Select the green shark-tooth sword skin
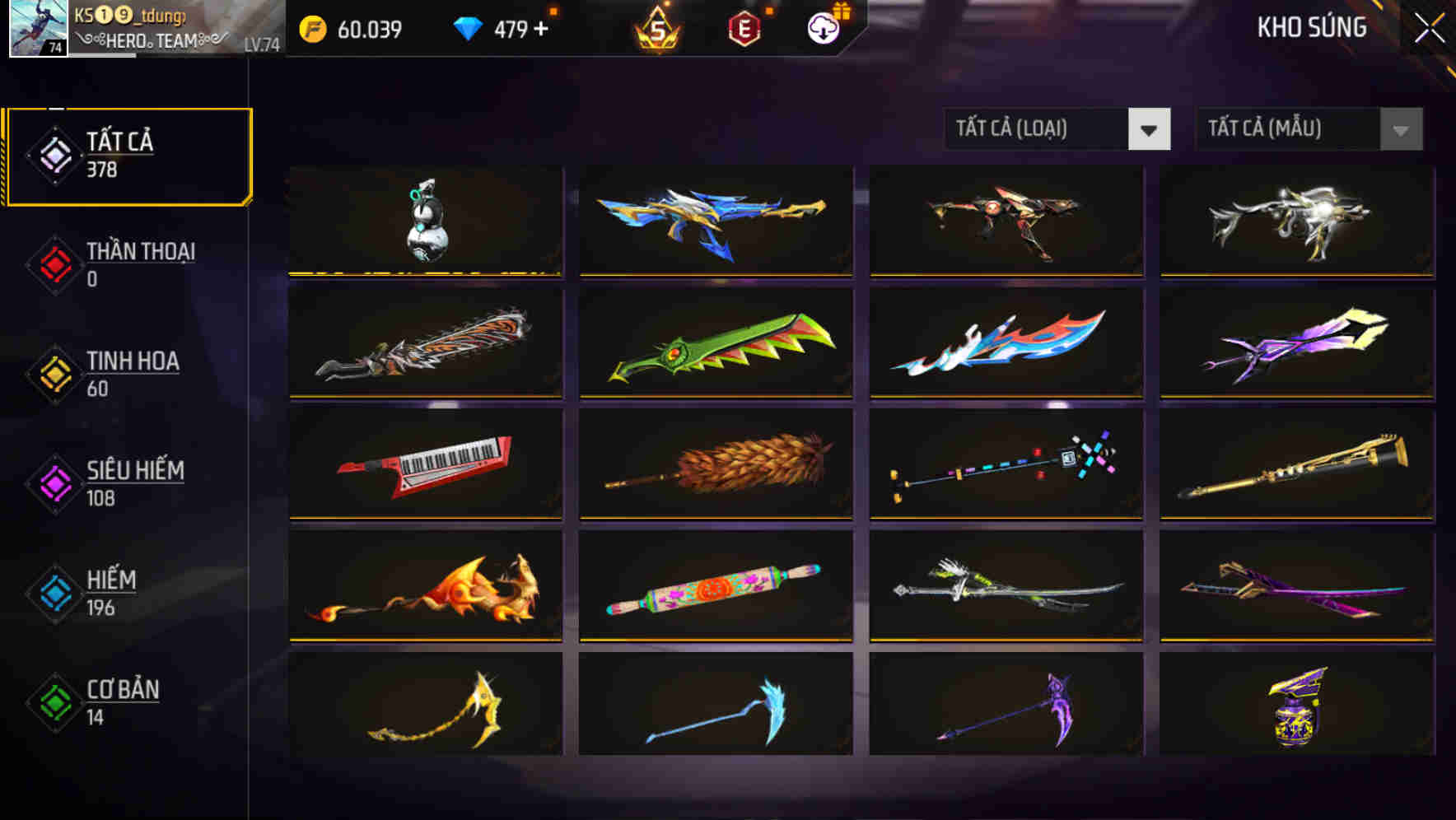 click(x=716, y=343)
